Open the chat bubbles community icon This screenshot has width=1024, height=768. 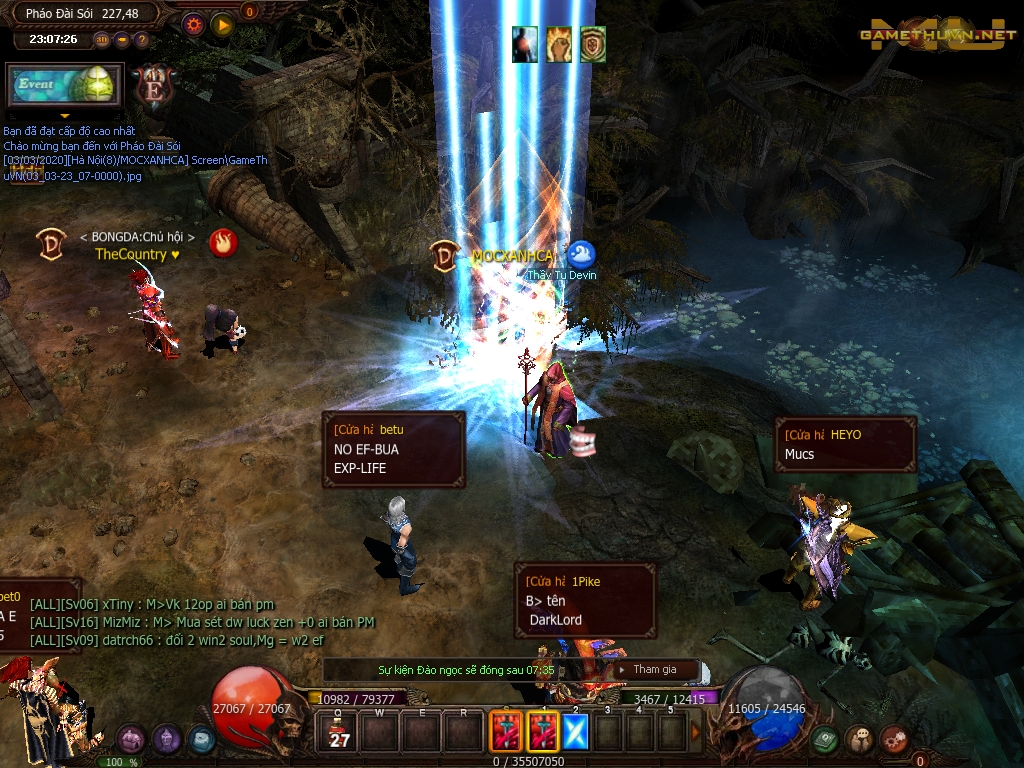859,739
